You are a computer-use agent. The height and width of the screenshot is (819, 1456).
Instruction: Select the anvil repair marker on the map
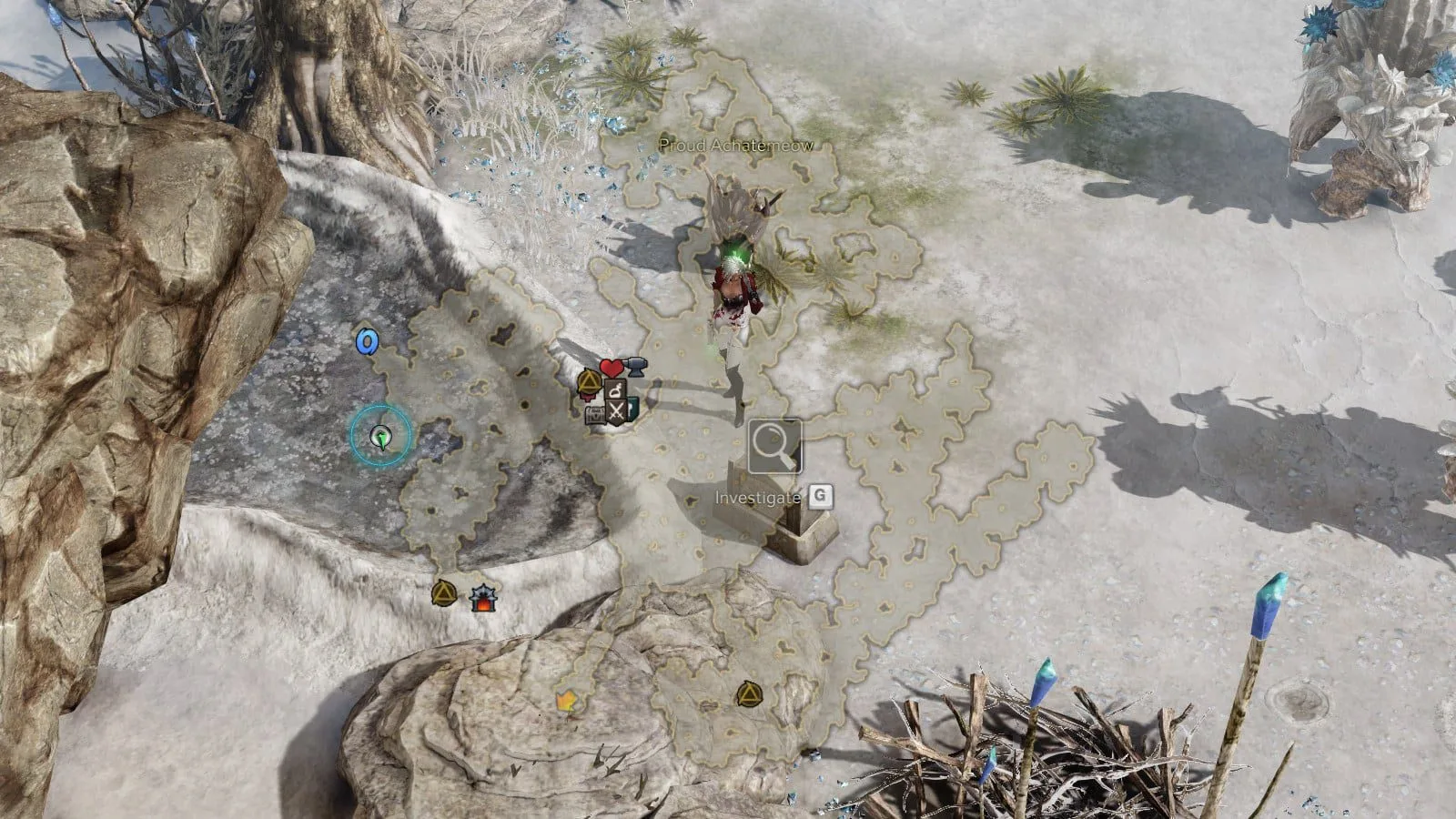[635, 366]
